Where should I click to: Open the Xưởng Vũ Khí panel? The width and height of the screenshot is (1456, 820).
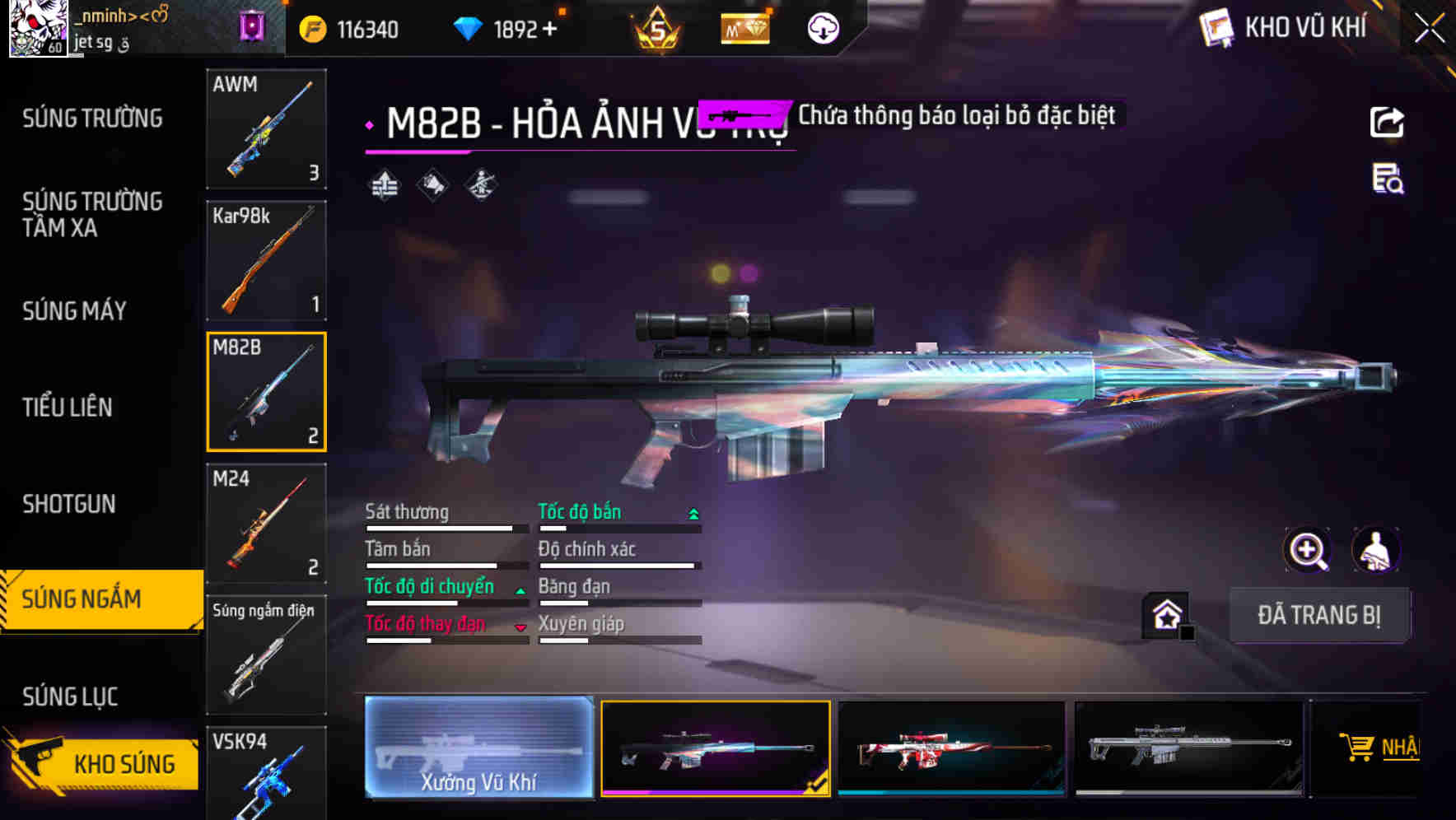[x=478, y=749]
